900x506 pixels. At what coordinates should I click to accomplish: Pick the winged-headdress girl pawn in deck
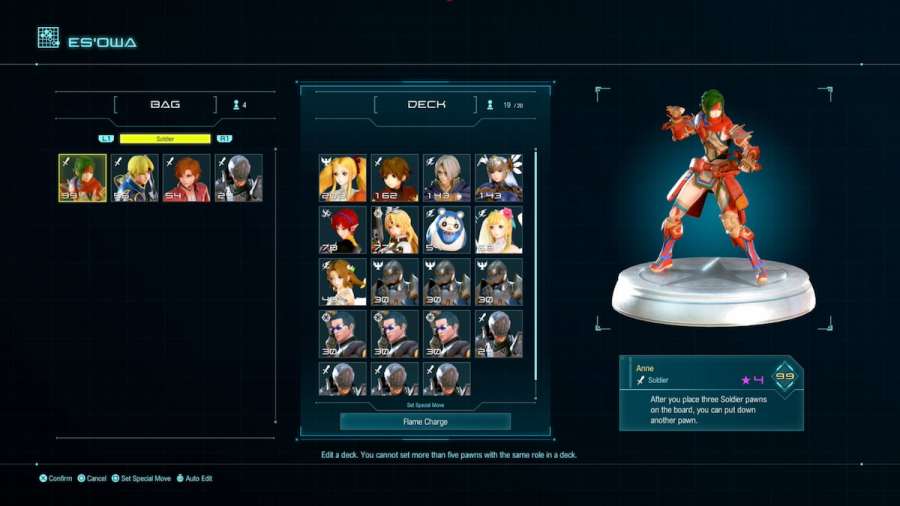[498, 178]
